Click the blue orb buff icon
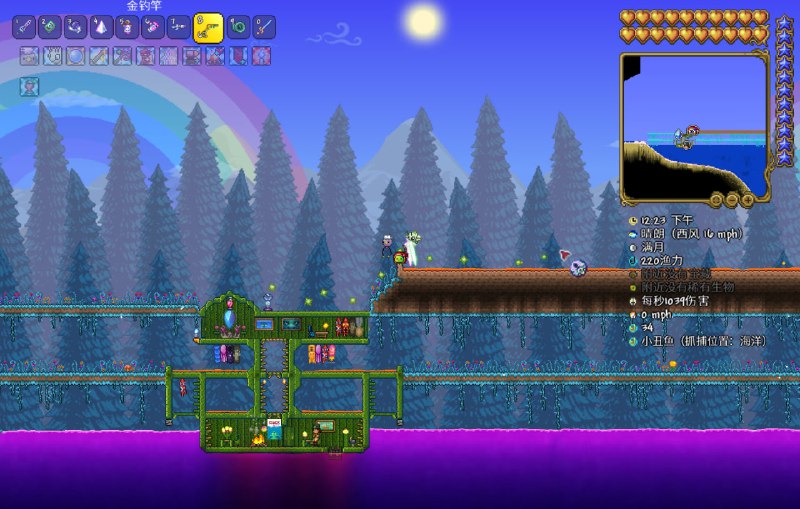The height and width of the screenshot is (509, 800). click(x=75, y=56)
